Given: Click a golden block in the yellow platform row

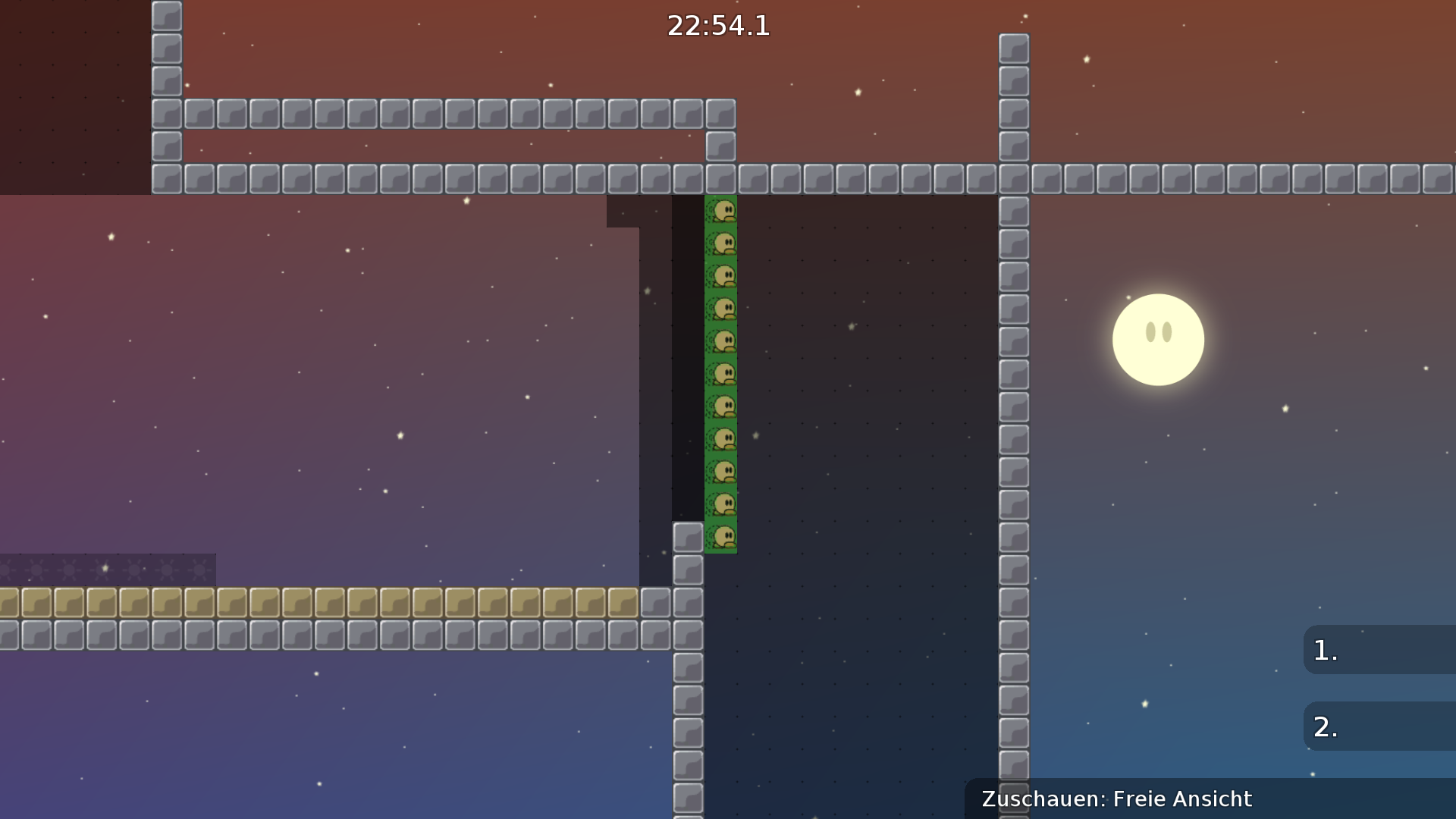Looking at the screenshot, I should (x=303, y=601).
